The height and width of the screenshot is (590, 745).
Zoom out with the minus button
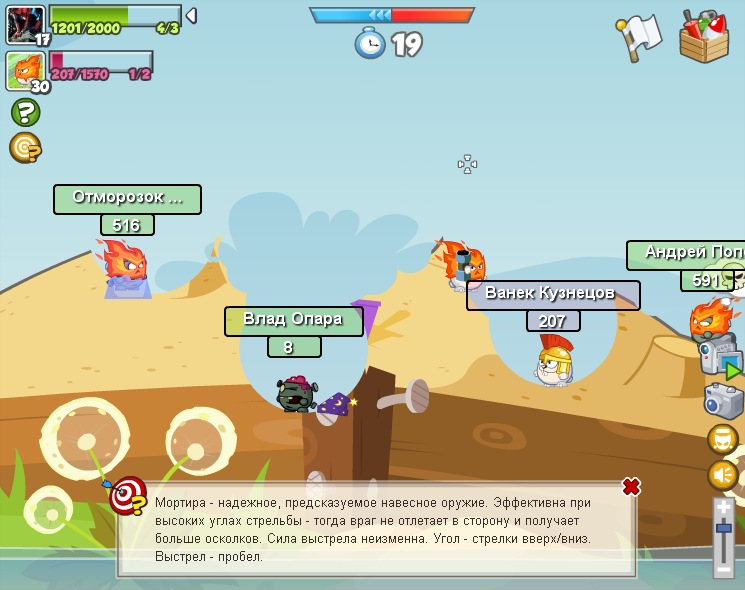click(724, 569)
